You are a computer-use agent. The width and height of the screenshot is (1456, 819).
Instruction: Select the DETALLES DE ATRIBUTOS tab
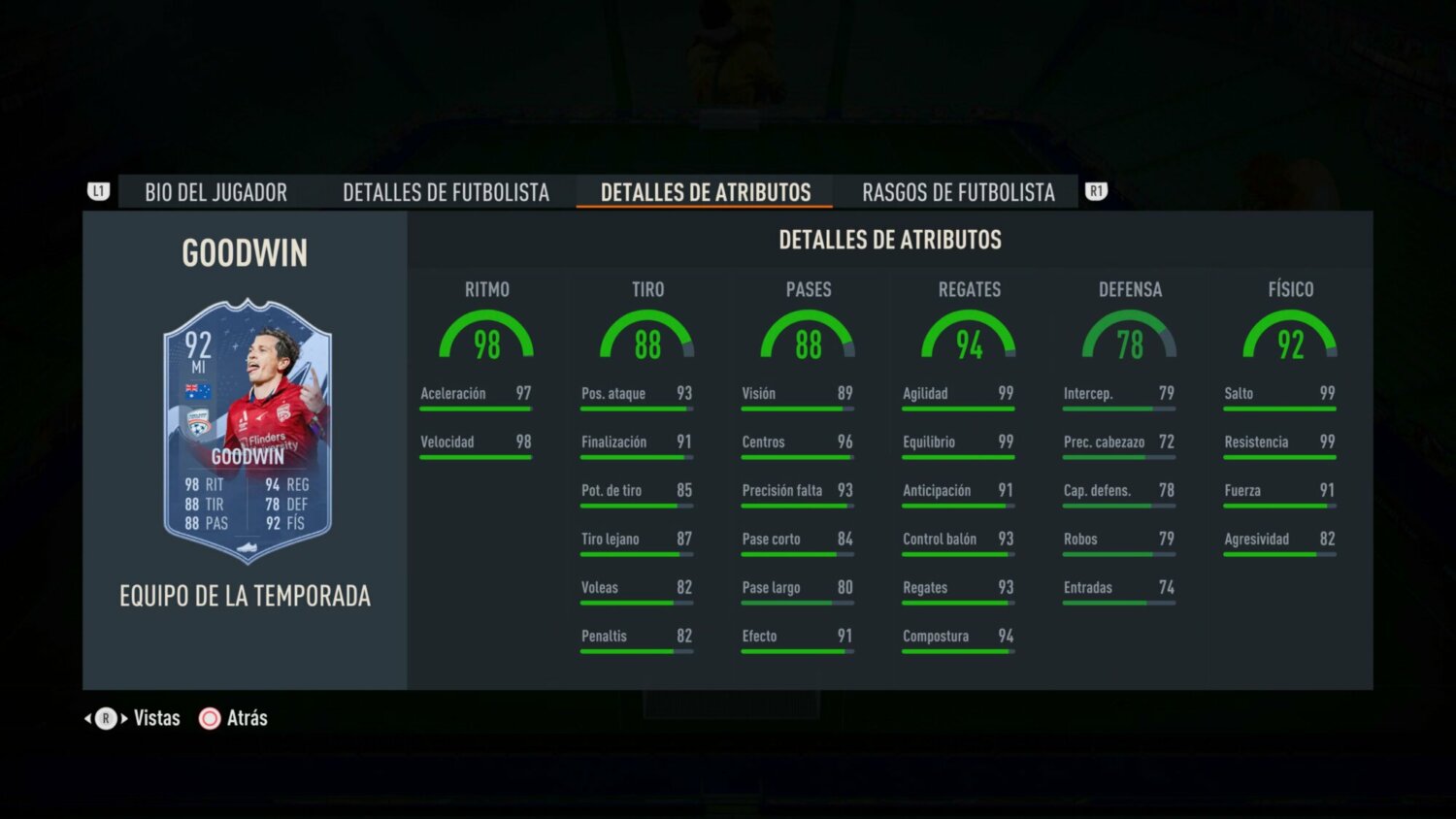(x=704, y=192)
